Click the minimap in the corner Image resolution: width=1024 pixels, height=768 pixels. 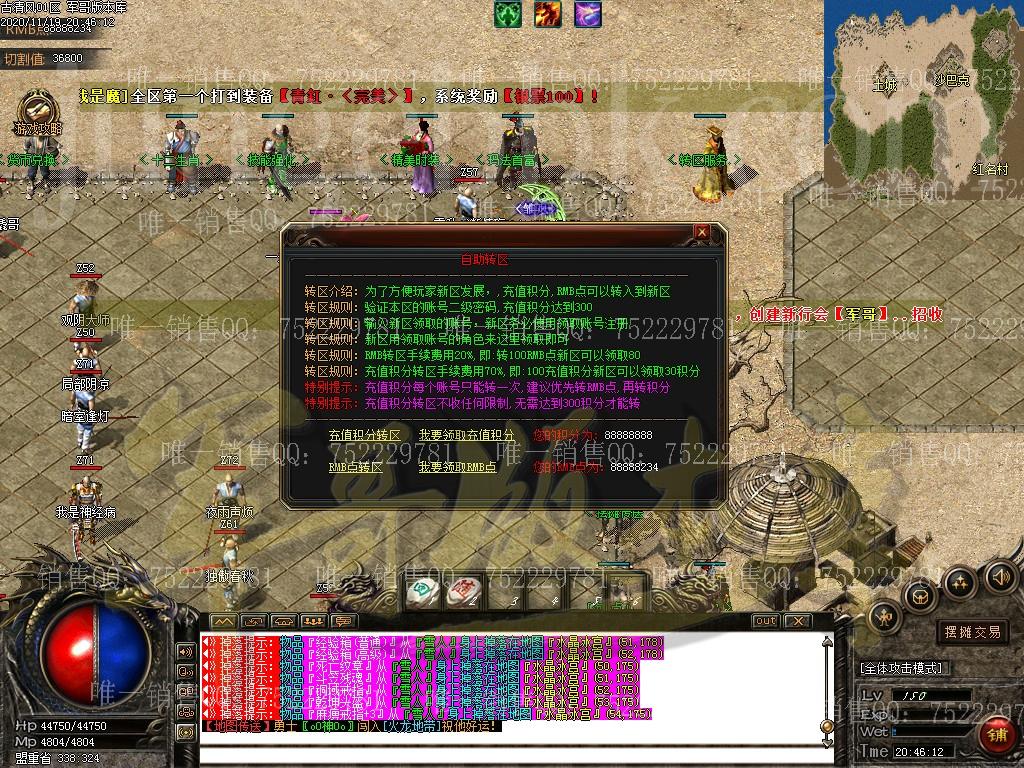click(923, 90)
